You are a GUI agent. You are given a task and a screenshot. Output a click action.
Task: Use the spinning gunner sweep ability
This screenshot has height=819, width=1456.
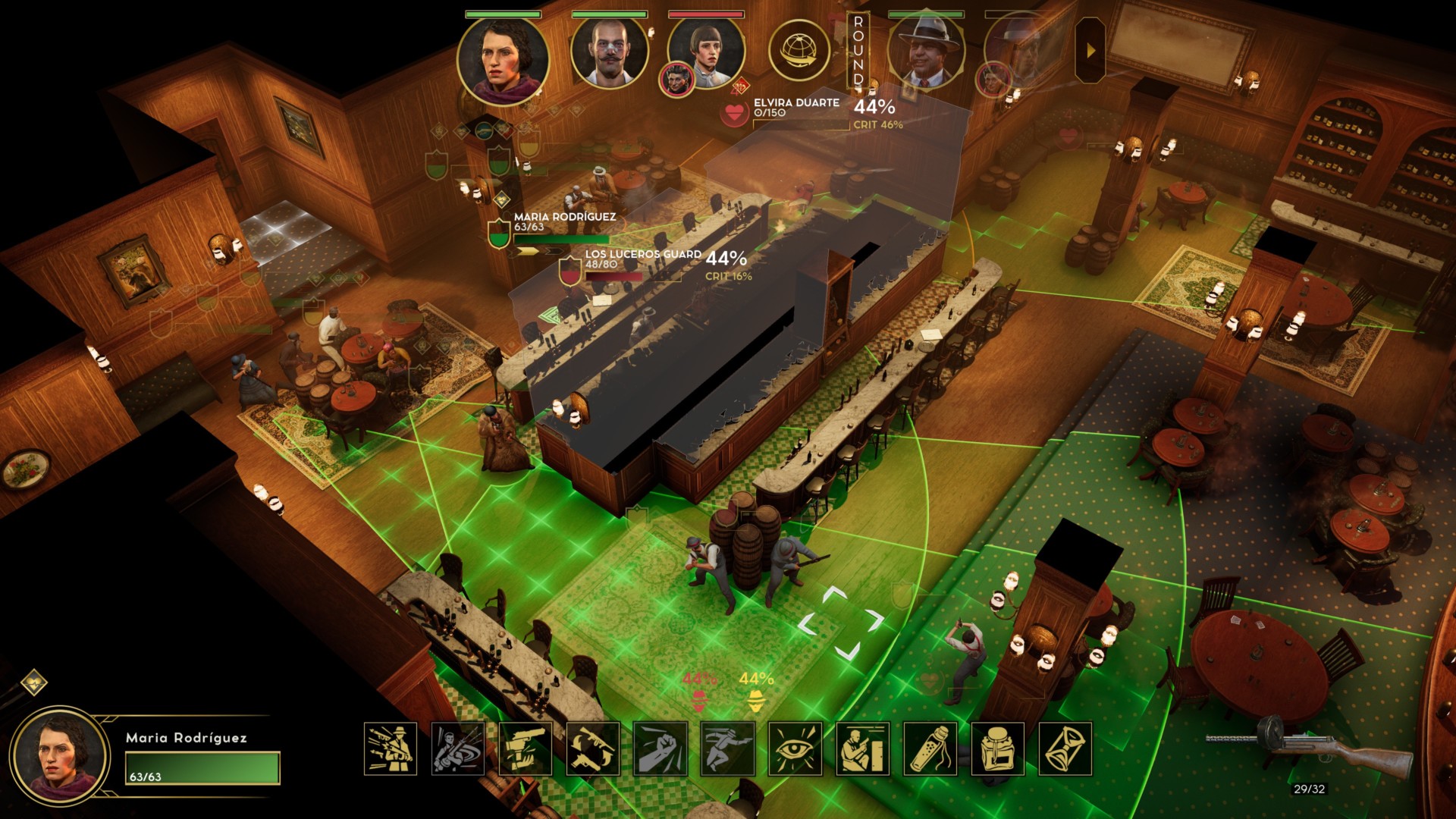(458, 748)
